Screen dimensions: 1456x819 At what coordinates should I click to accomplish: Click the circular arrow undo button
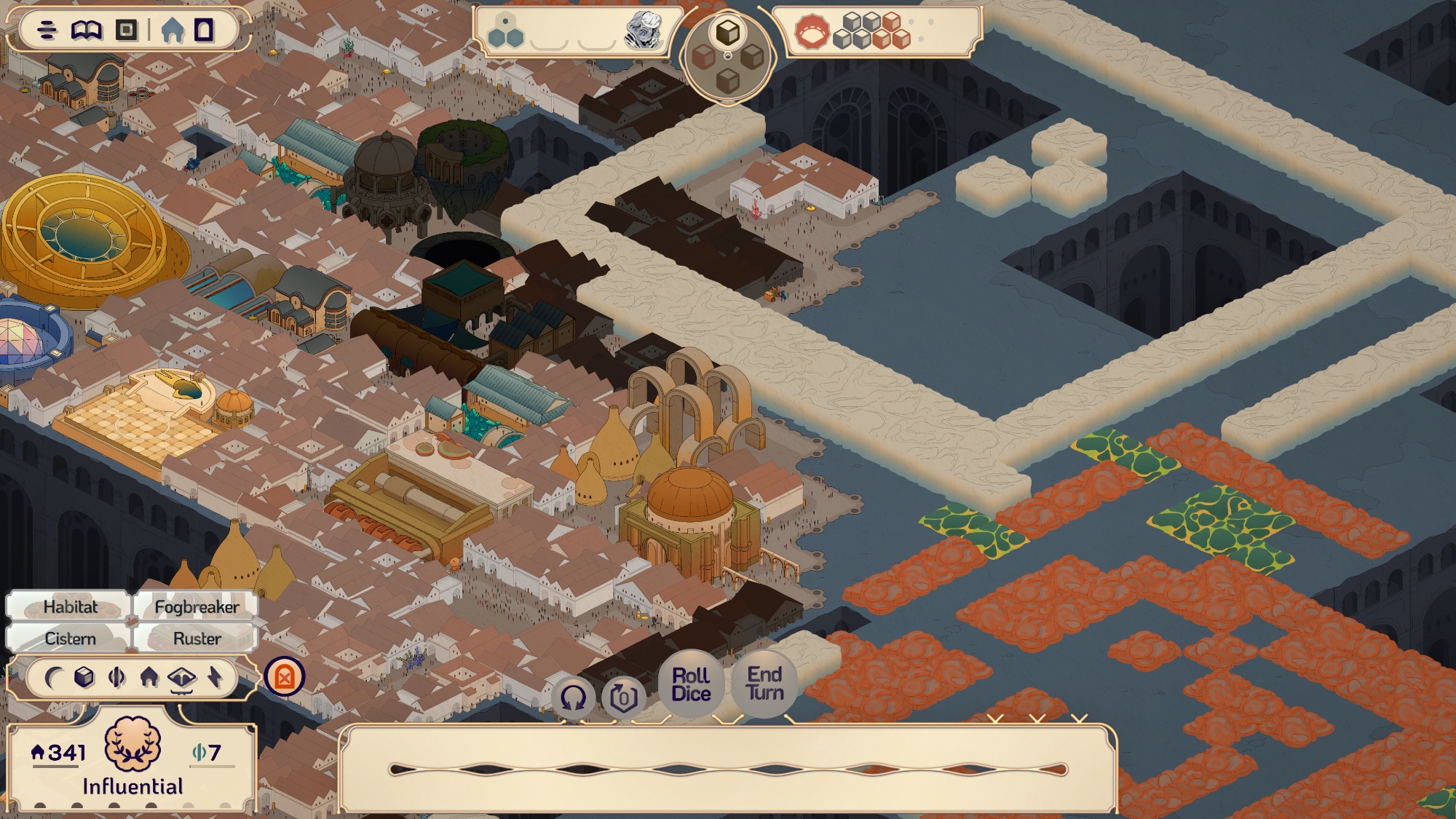(573, 698)
